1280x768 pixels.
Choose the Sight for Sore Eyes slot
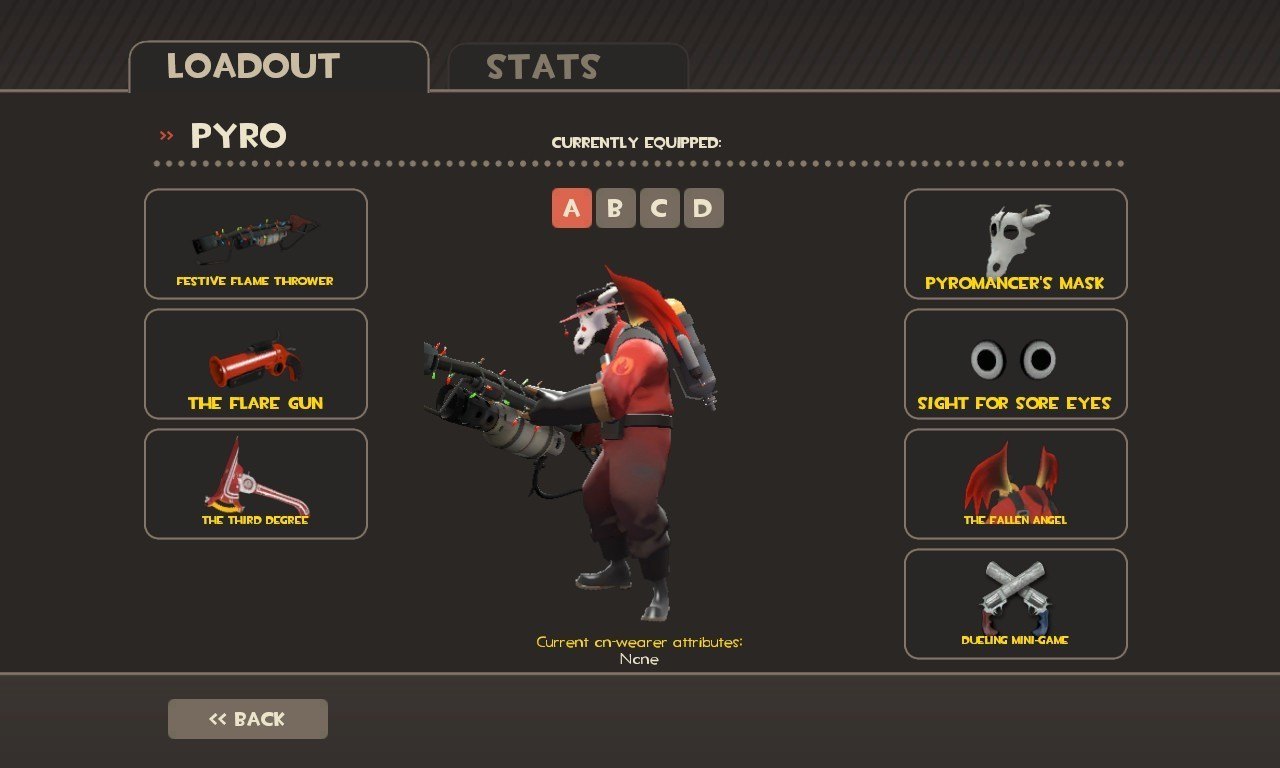click(1016, 364)
